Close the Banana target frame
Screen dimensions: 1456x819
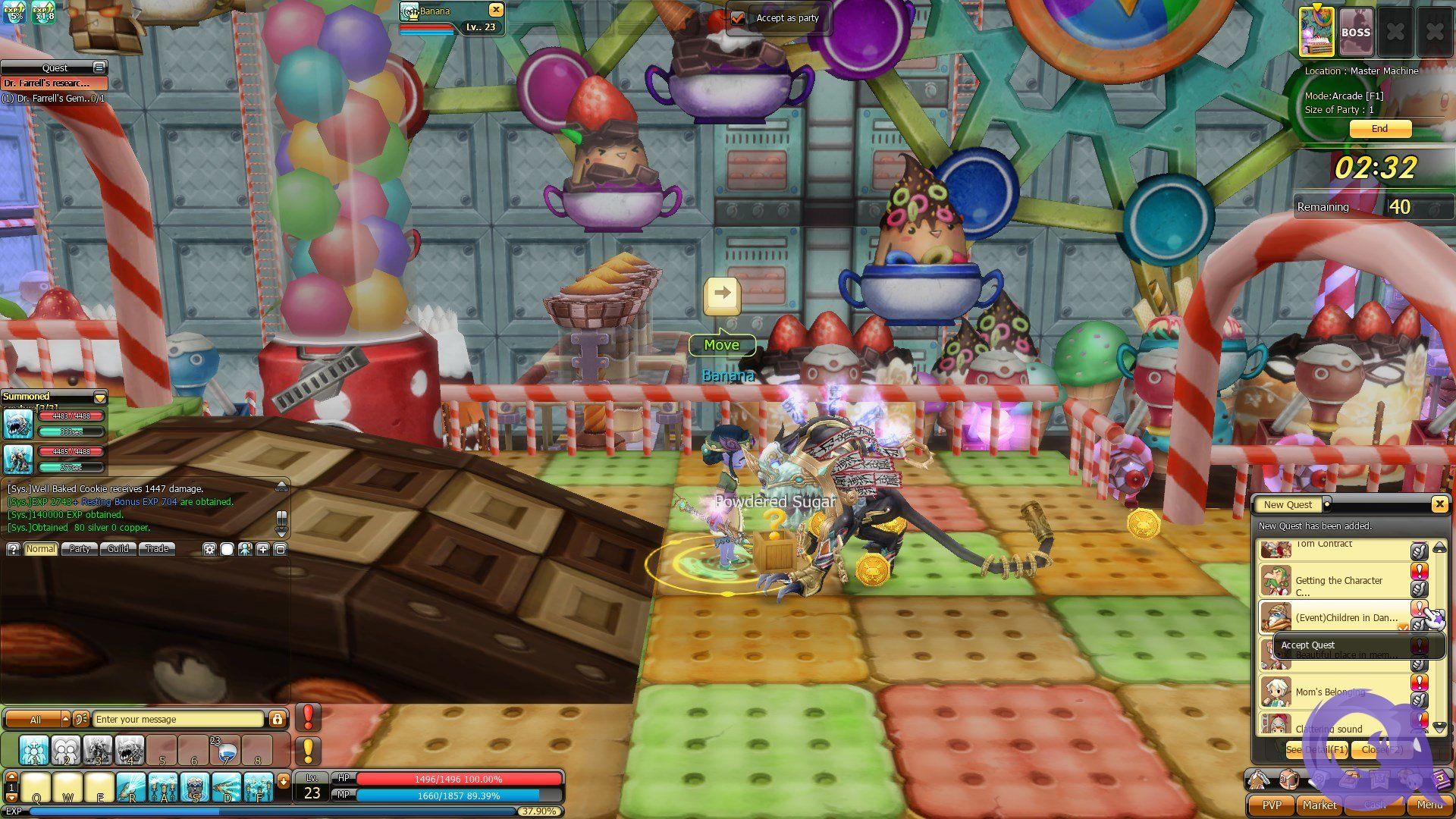point(495,10)
